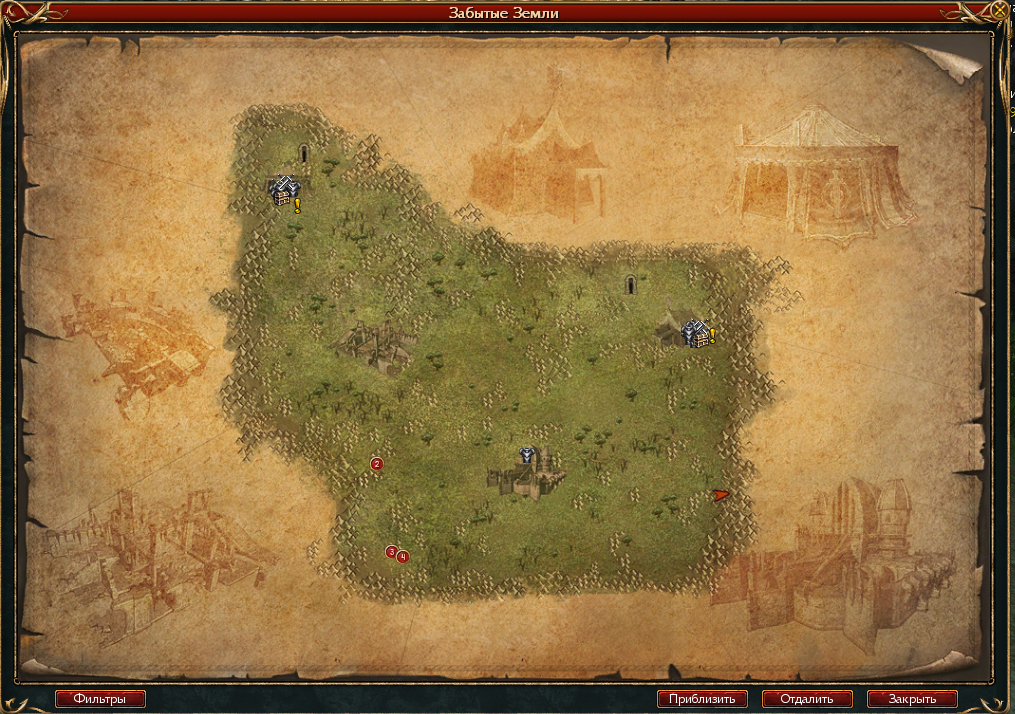Select the red map marker numbered 2

point(377,464)
